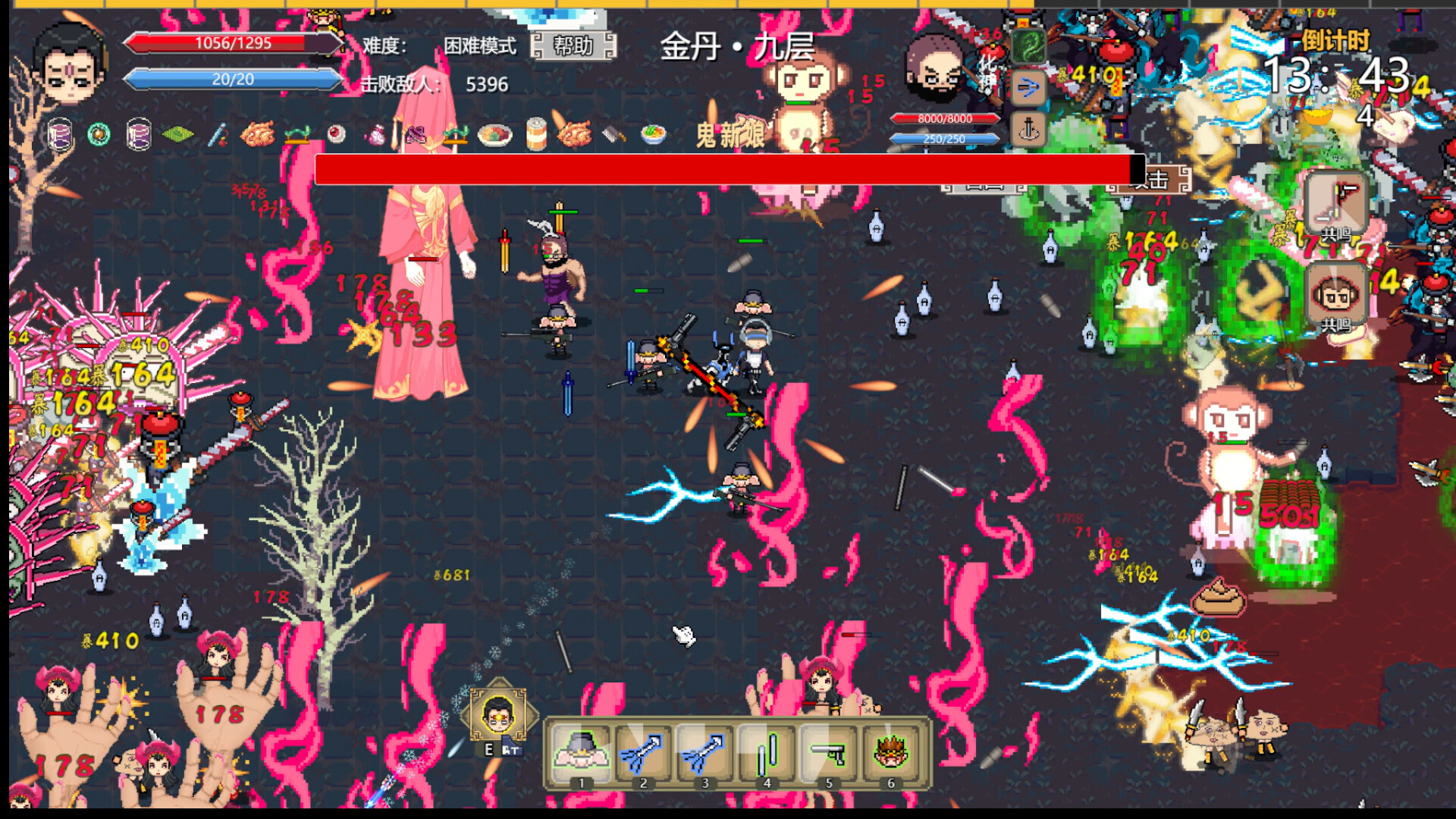The image size is (1456, 819).
Task: Select the pill item in hotbar slot 4
Action: coord(768,755)
